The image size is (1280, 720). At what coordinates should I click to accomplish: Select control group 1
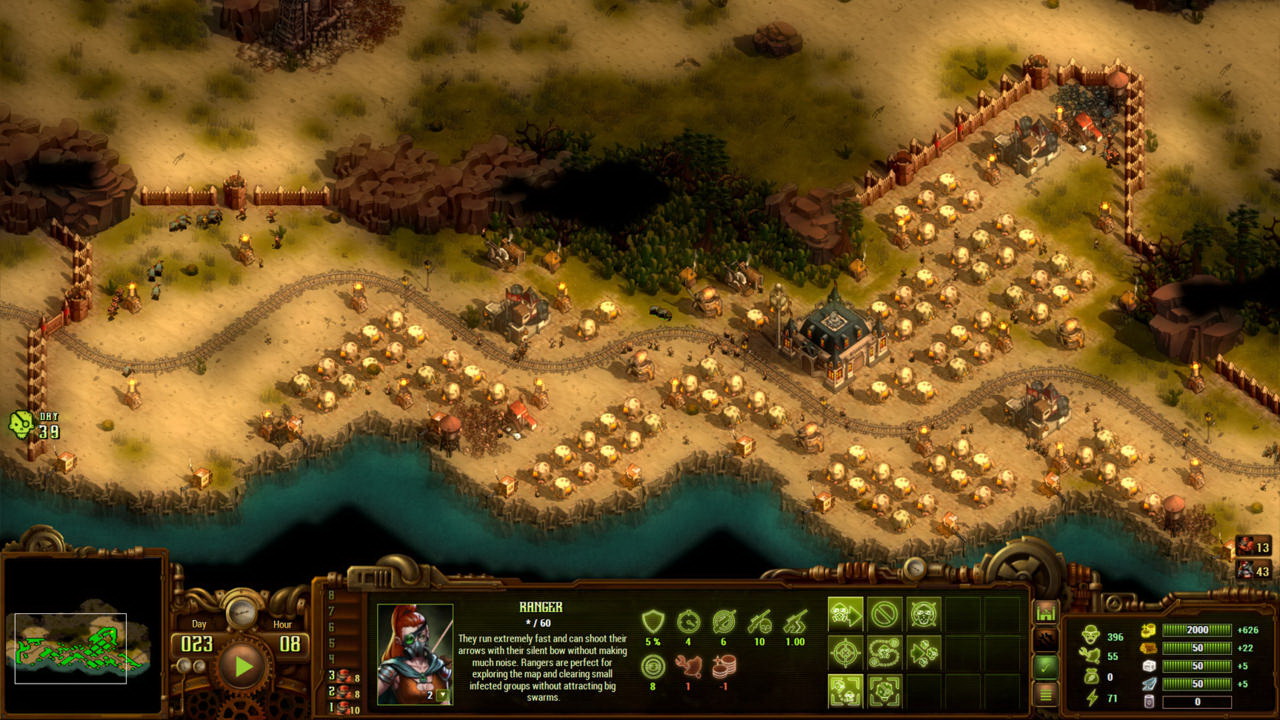344,709
